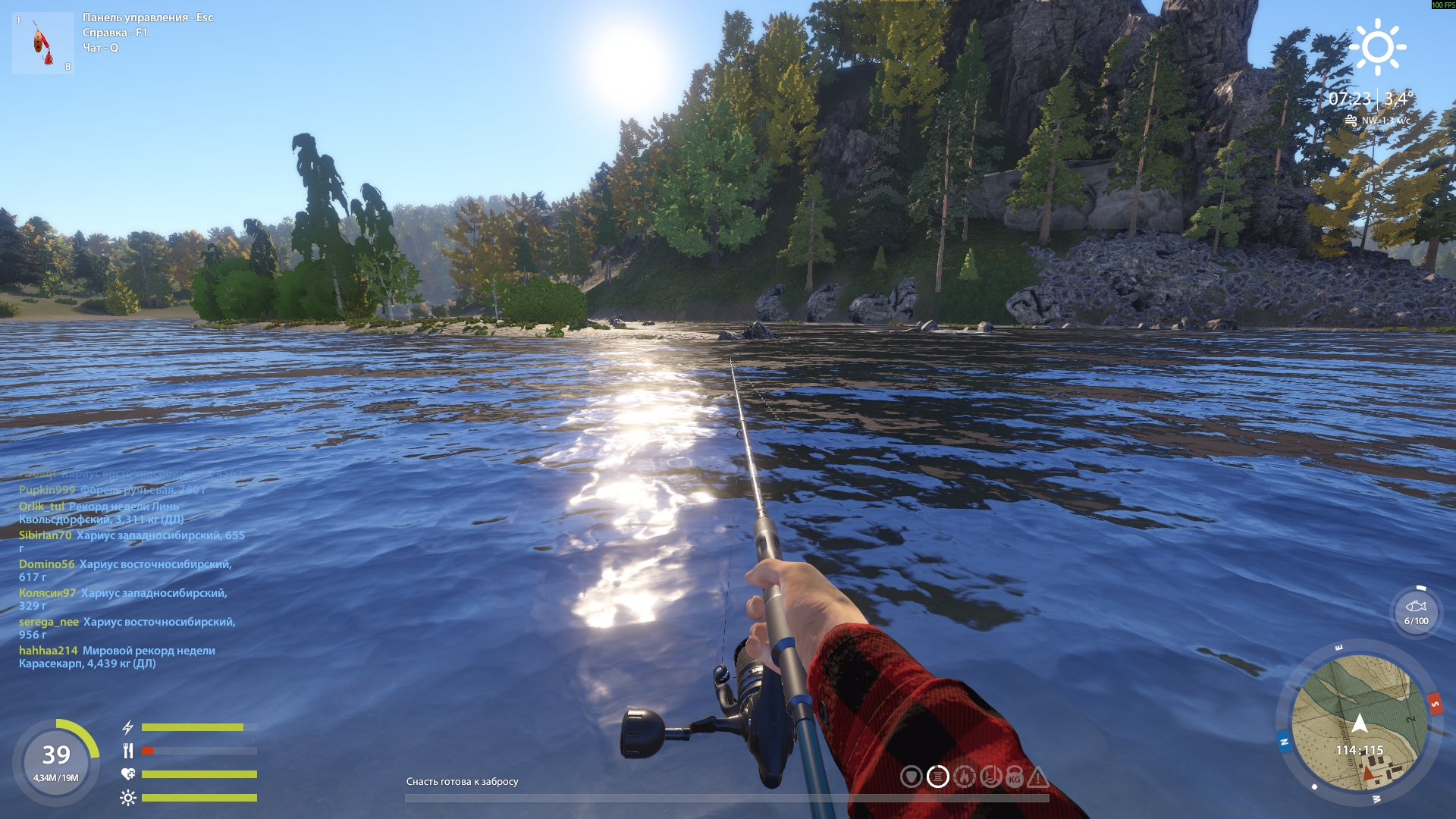The width and height of the screenshot is (1456, 819).
Task: Click the shield status icon
Action: [912, 777]
